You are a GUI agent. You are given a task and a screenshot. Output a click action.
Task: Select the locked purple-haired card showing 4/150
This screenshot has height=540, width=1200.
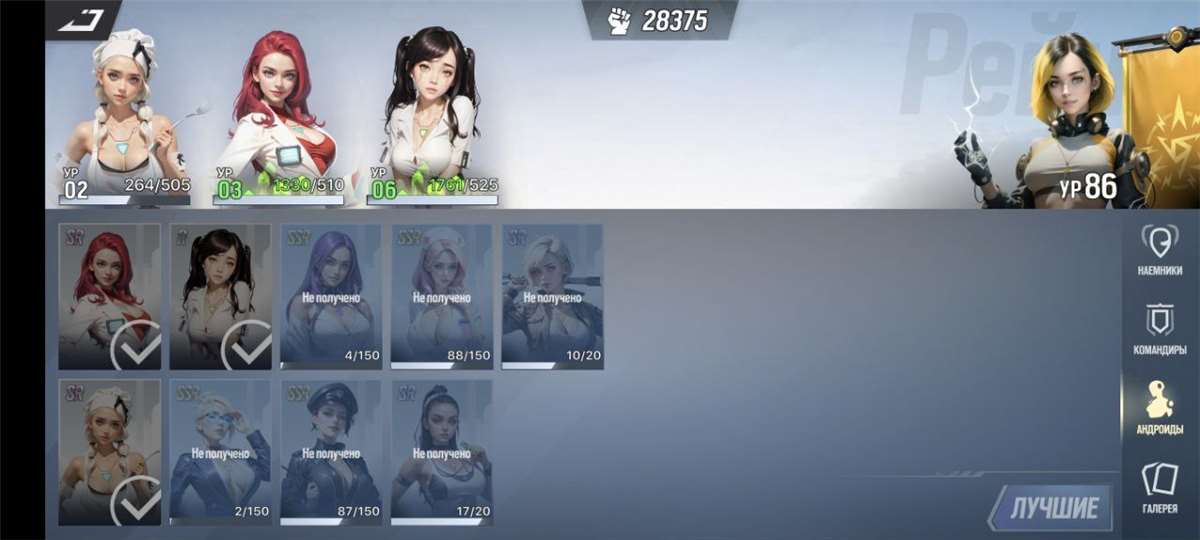(331, 297)
